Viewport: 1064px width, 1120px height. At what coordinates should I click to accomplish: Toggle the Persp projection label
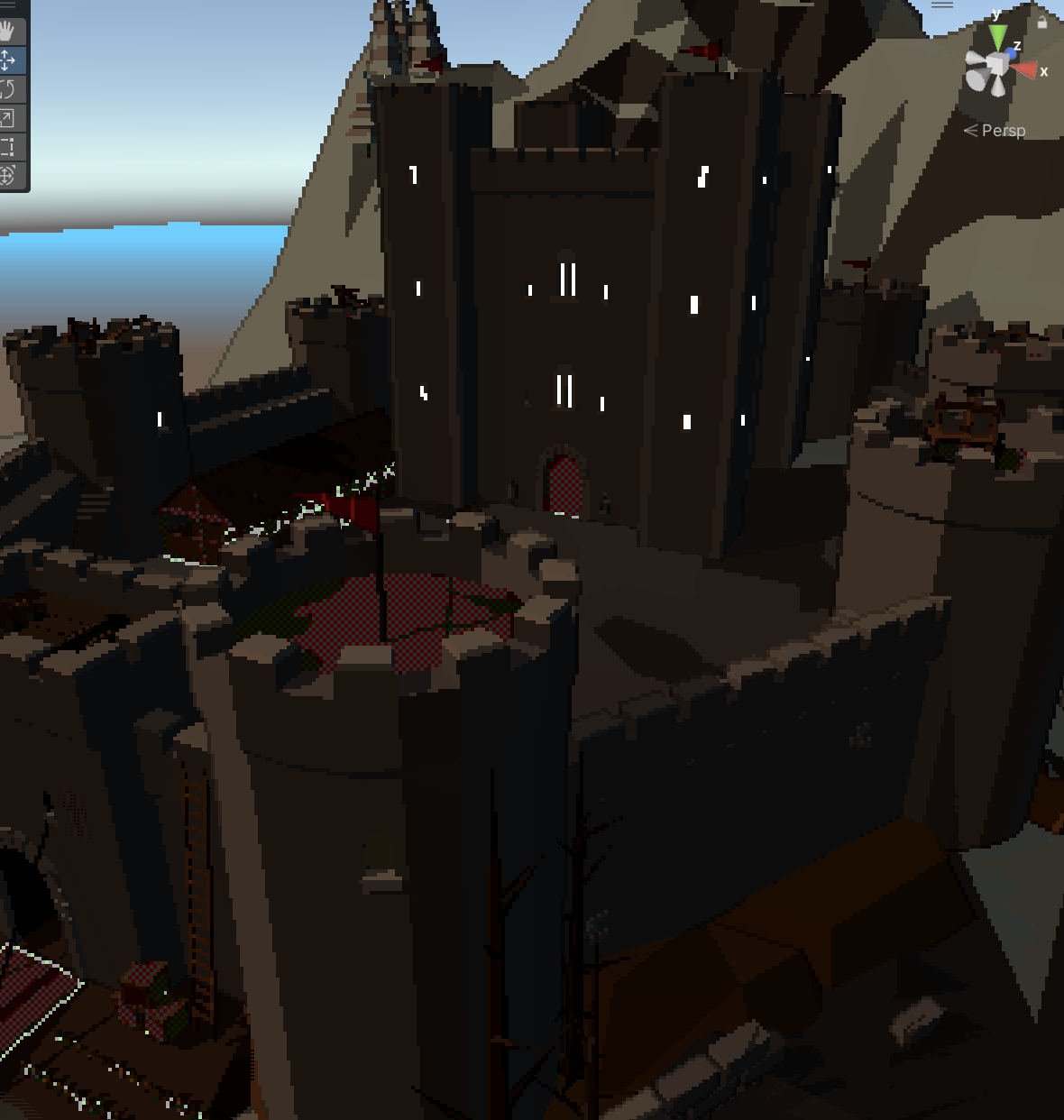coord(1003,131)
